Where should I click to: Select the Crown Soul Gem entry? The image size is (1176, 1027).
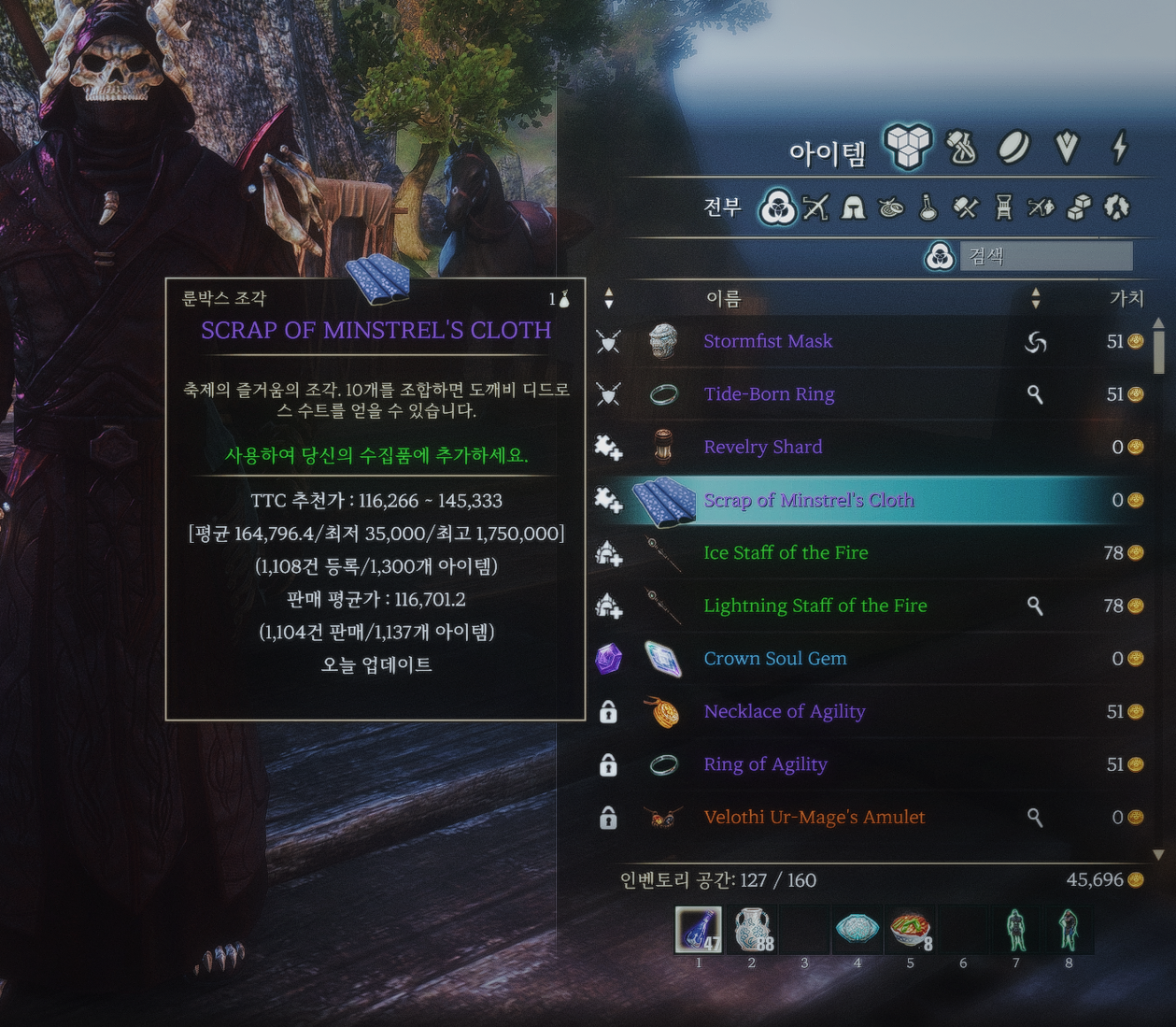774,659
